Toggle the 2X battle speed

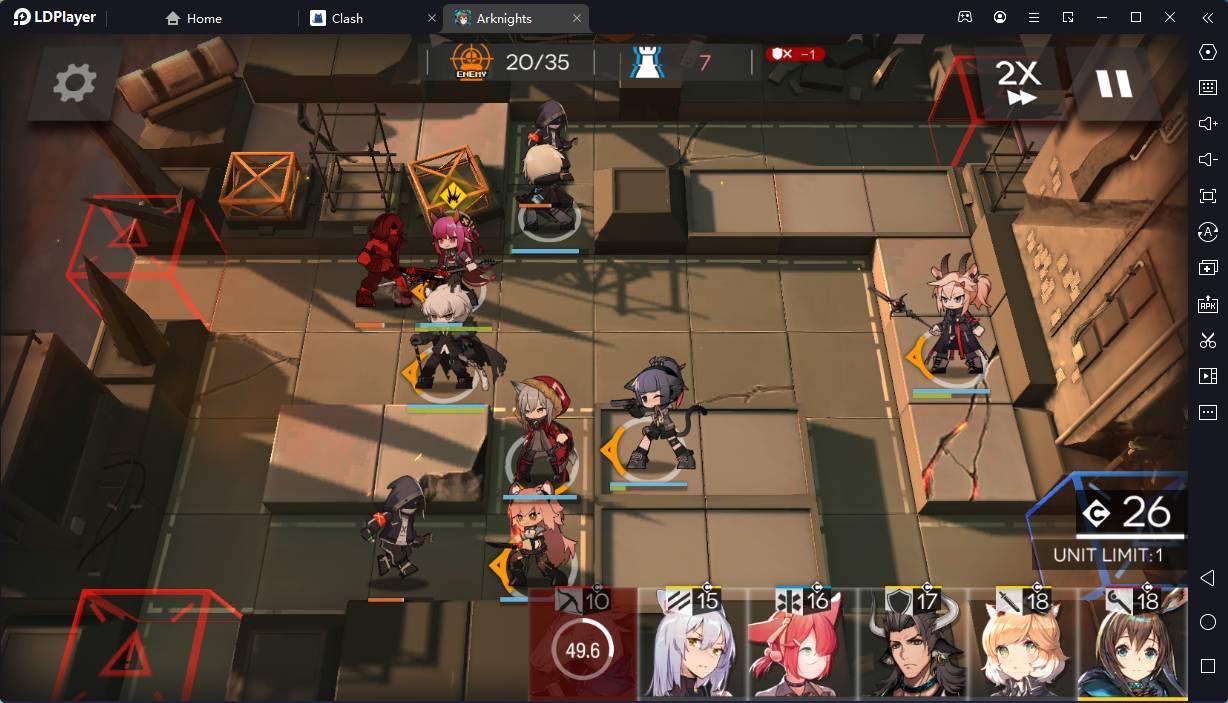pos(1019,83)
